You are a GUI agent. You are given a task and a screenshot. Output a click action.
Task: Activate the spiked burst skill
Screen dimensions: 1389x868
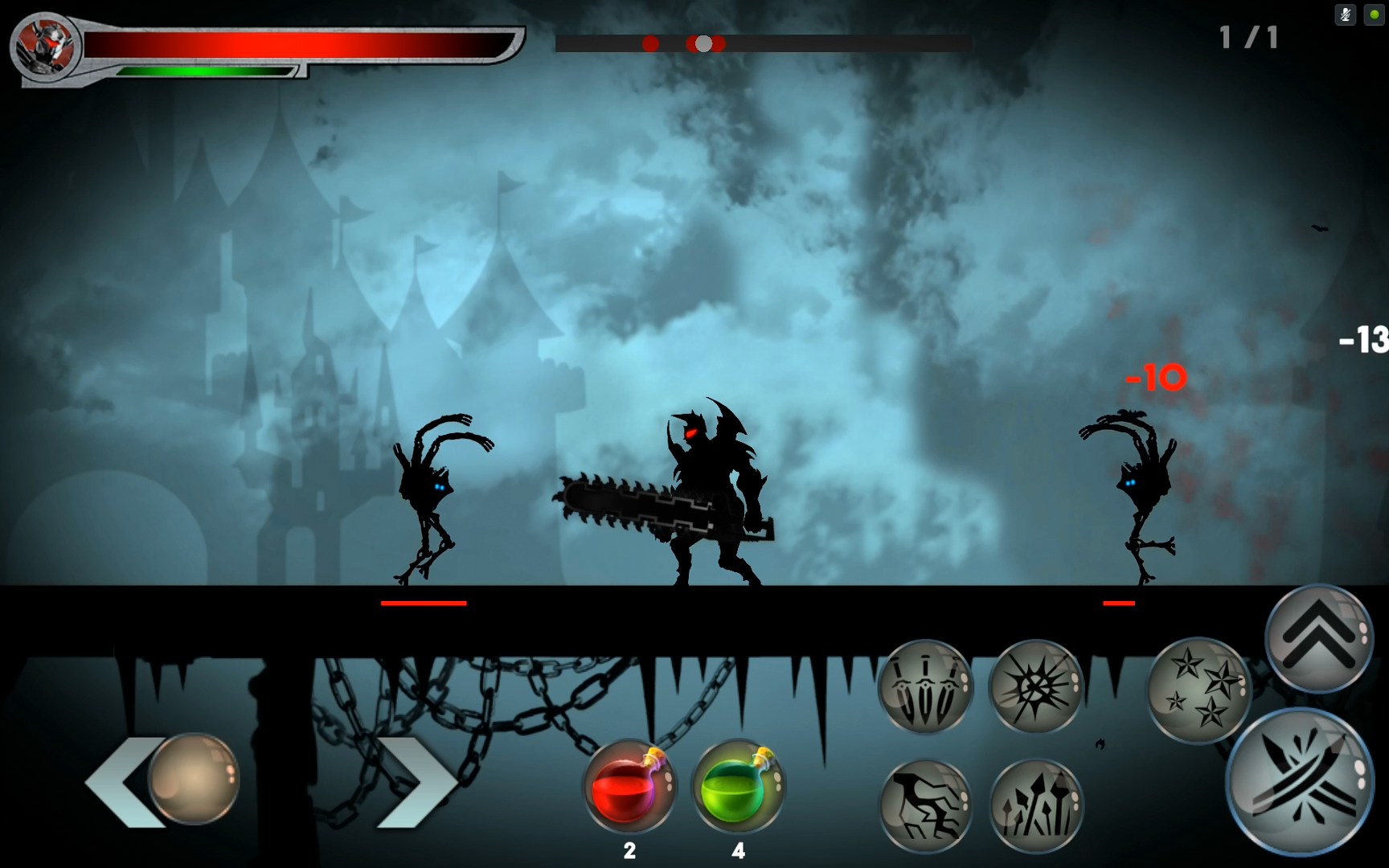click(x=1035, y=686)
